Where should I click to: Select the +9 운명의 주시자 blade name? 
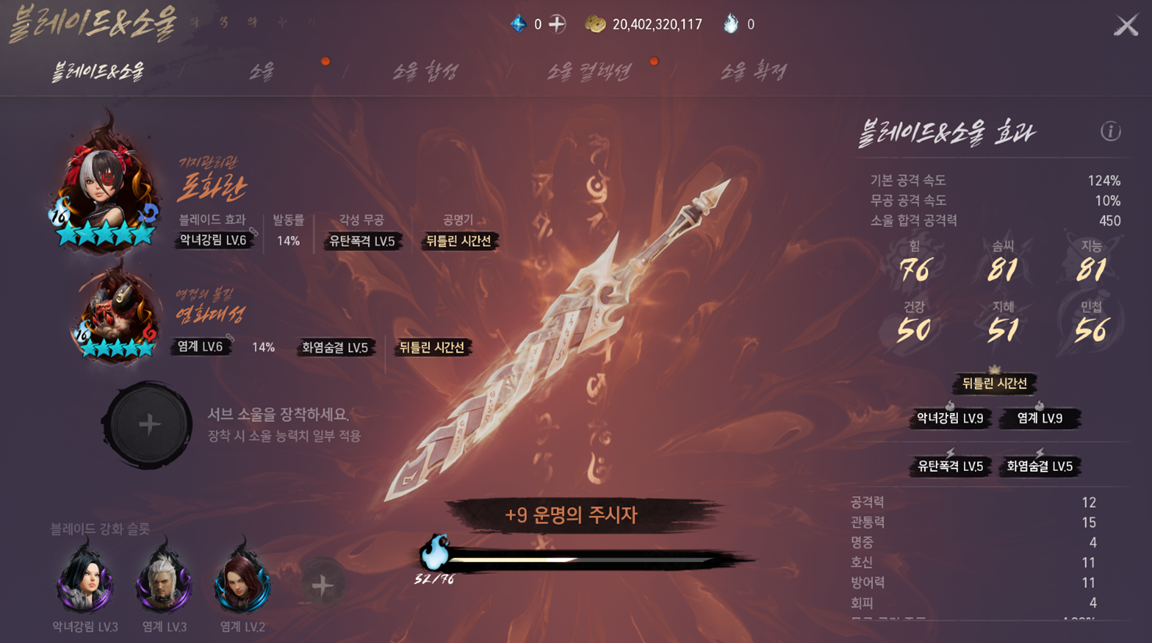coord(571,515)
